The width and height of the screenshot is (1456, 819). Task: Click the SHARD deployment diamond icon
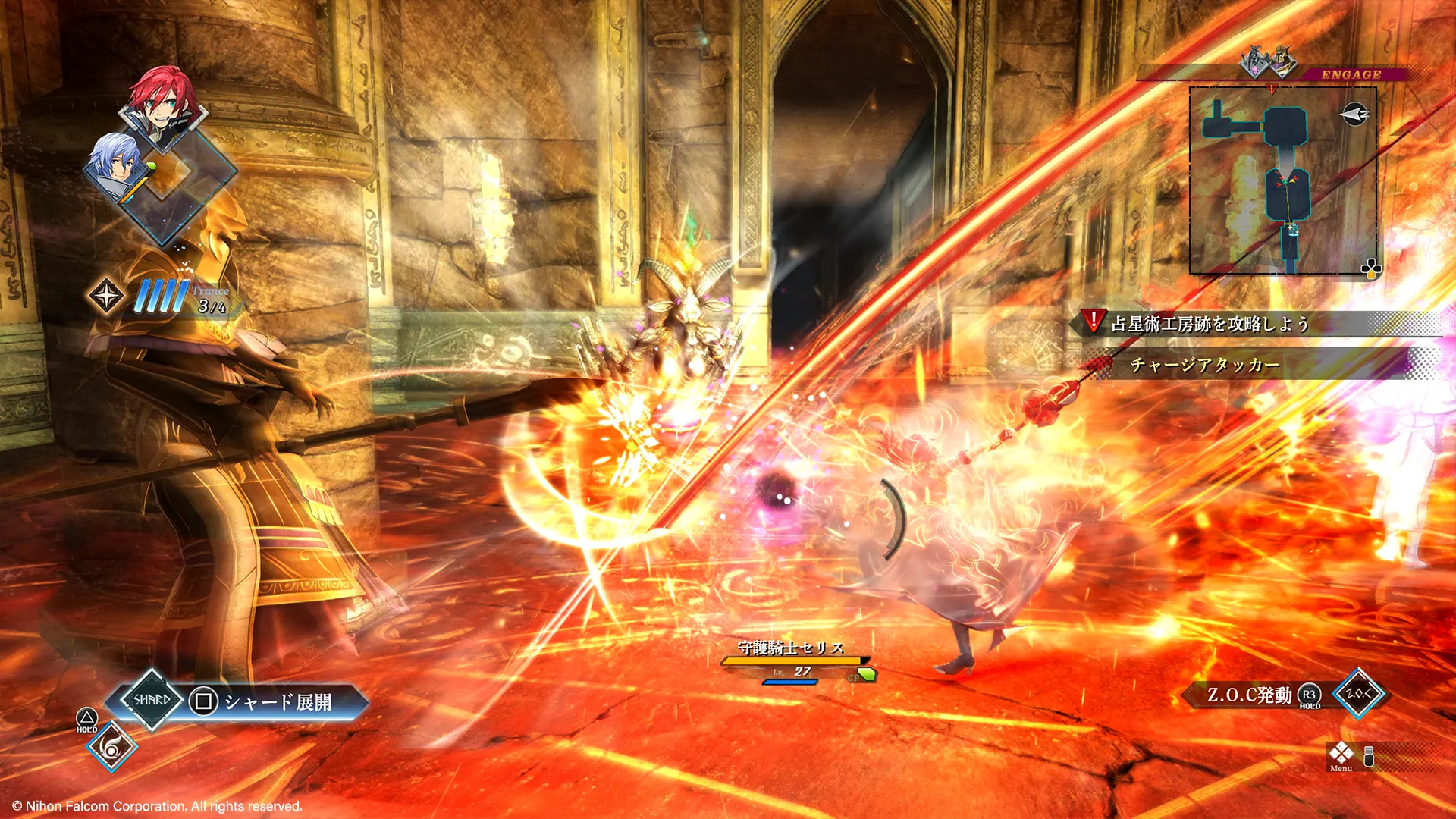coord(152,700)
